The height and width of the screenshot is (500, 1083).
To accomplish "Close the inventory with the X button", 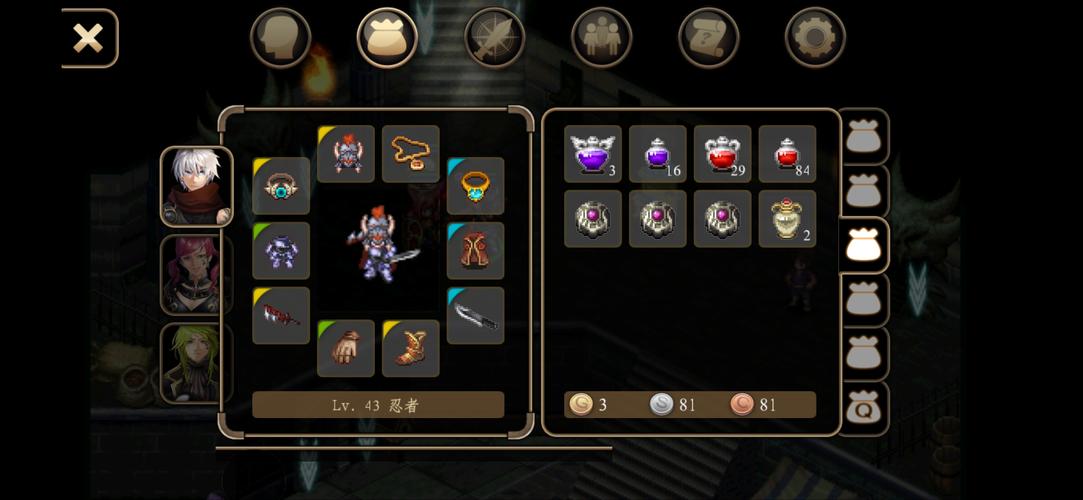I will (88, 39).
